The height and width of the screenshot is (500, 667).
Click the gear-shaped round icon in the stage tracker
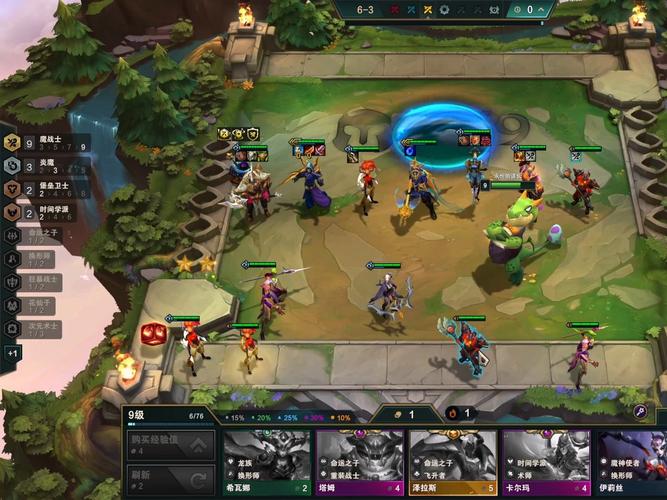point(446,11)
